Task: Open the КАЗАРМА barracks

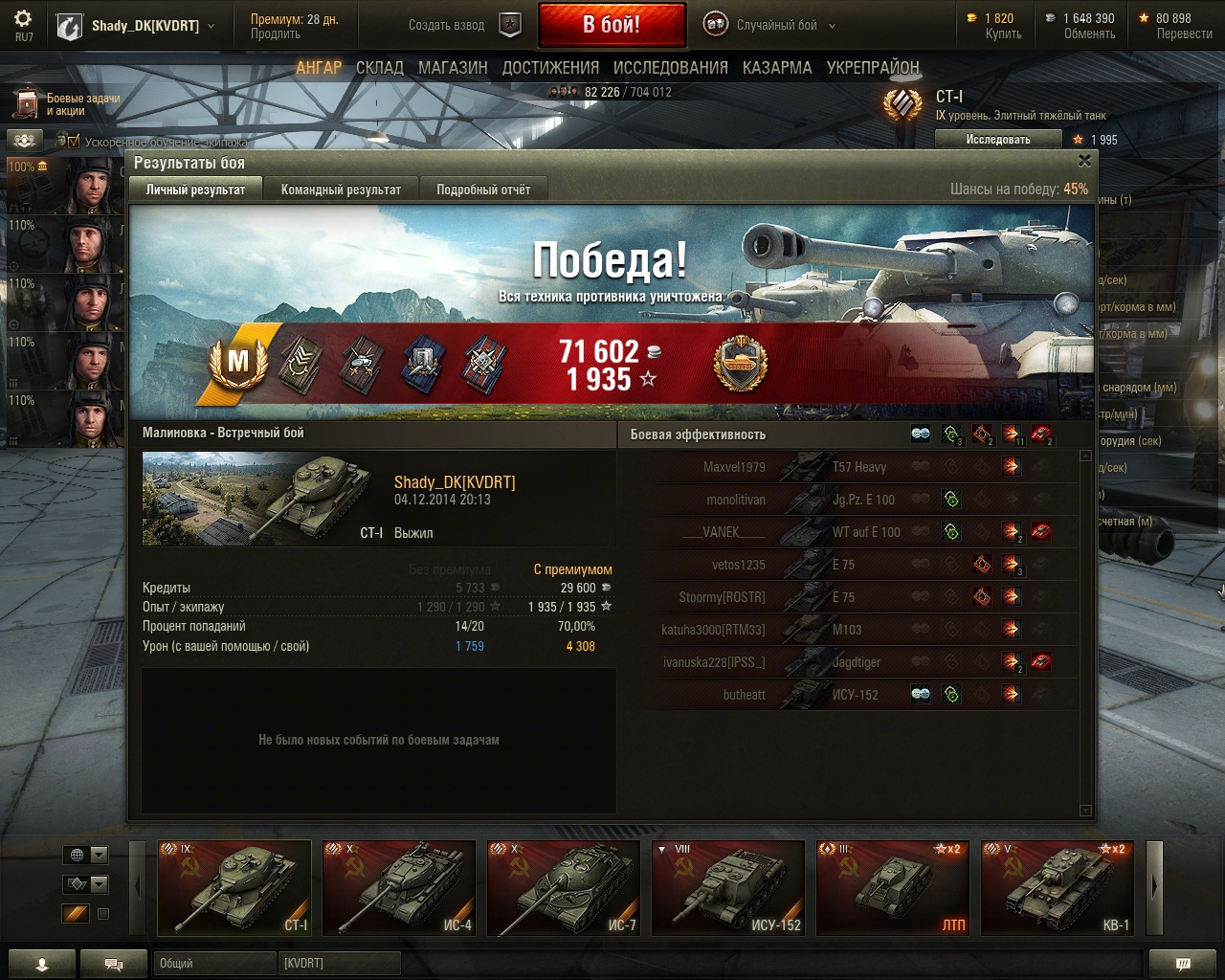Action: (x=777, y=68)
